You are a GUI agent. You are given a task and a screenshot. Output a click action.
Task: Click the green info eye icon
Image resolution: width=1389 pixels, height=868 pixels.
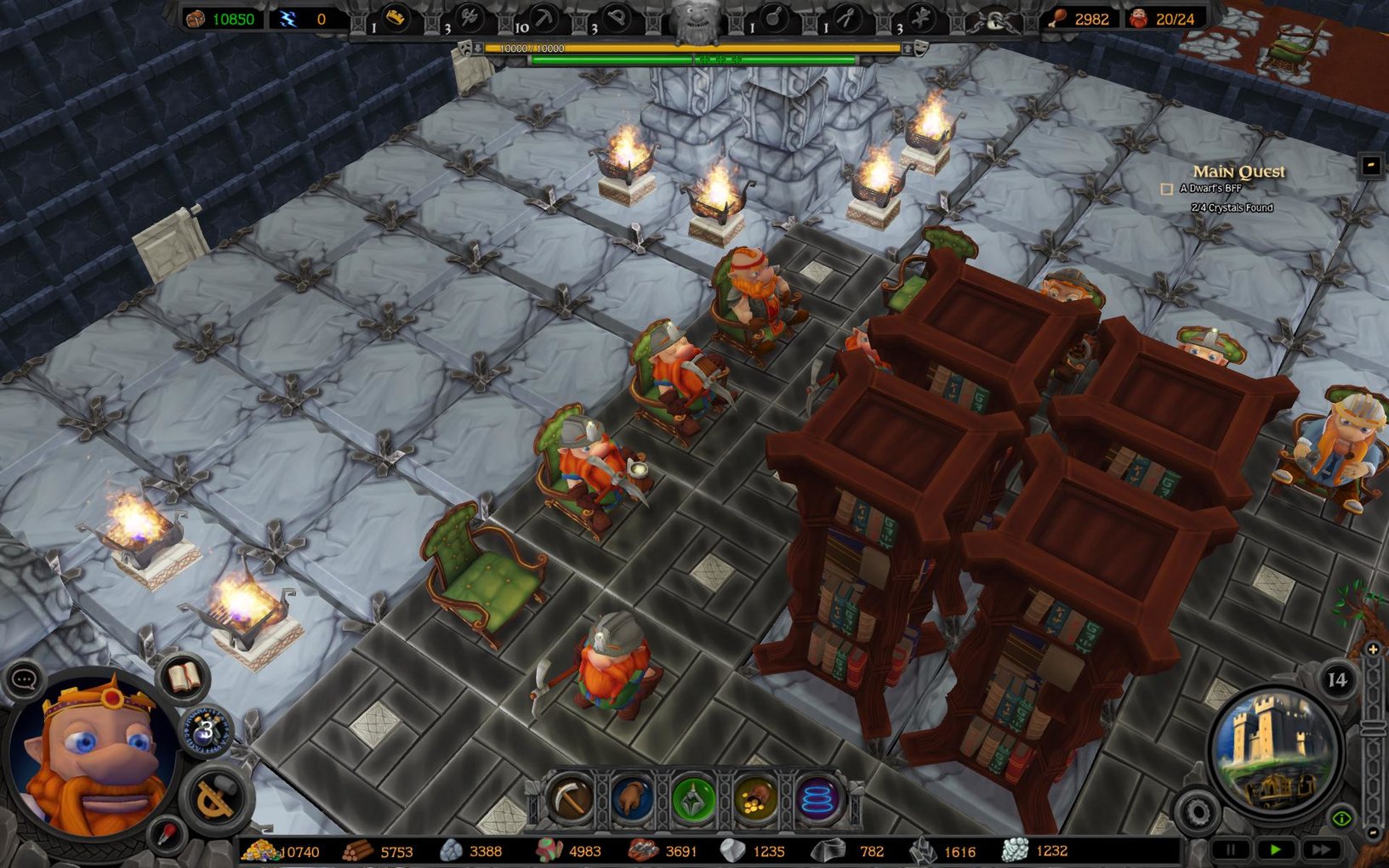pos(1342,818)
